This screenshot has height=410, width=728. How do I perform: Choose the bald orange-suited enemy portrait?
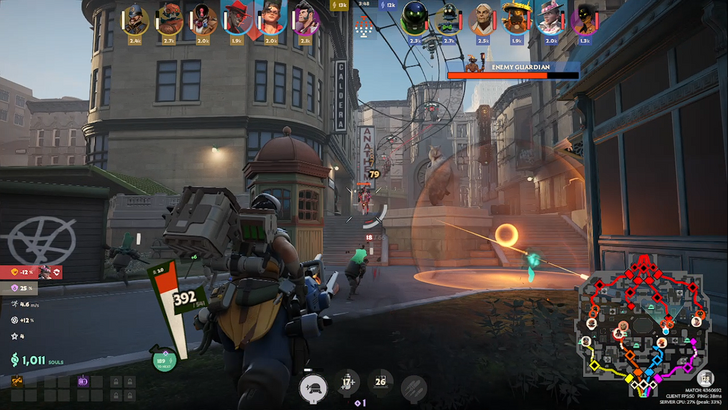(x=482, y=18)
